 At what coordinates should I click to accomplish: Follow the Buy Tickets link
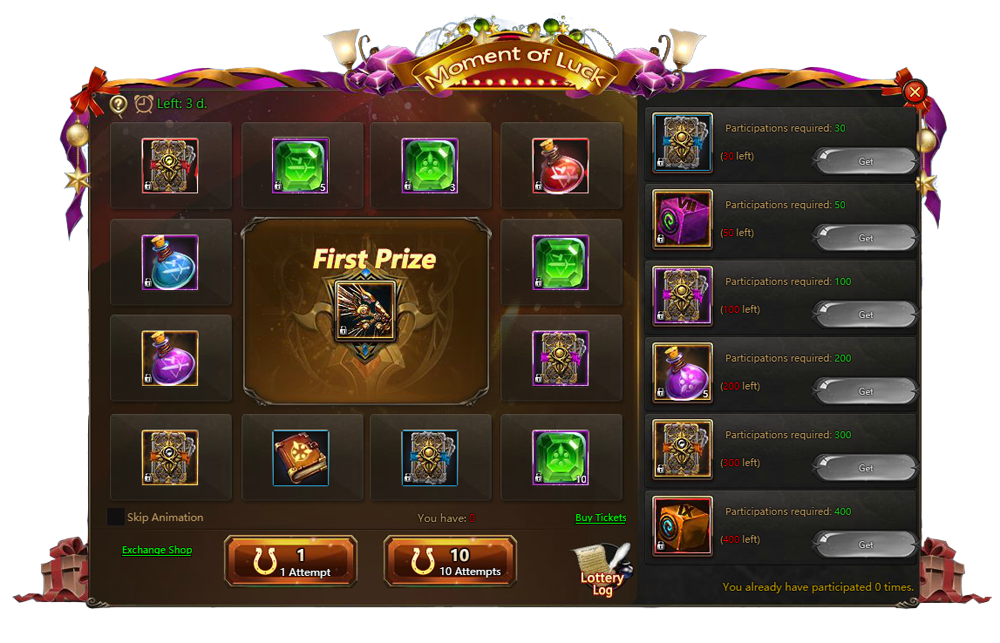(x=601, y=518)
